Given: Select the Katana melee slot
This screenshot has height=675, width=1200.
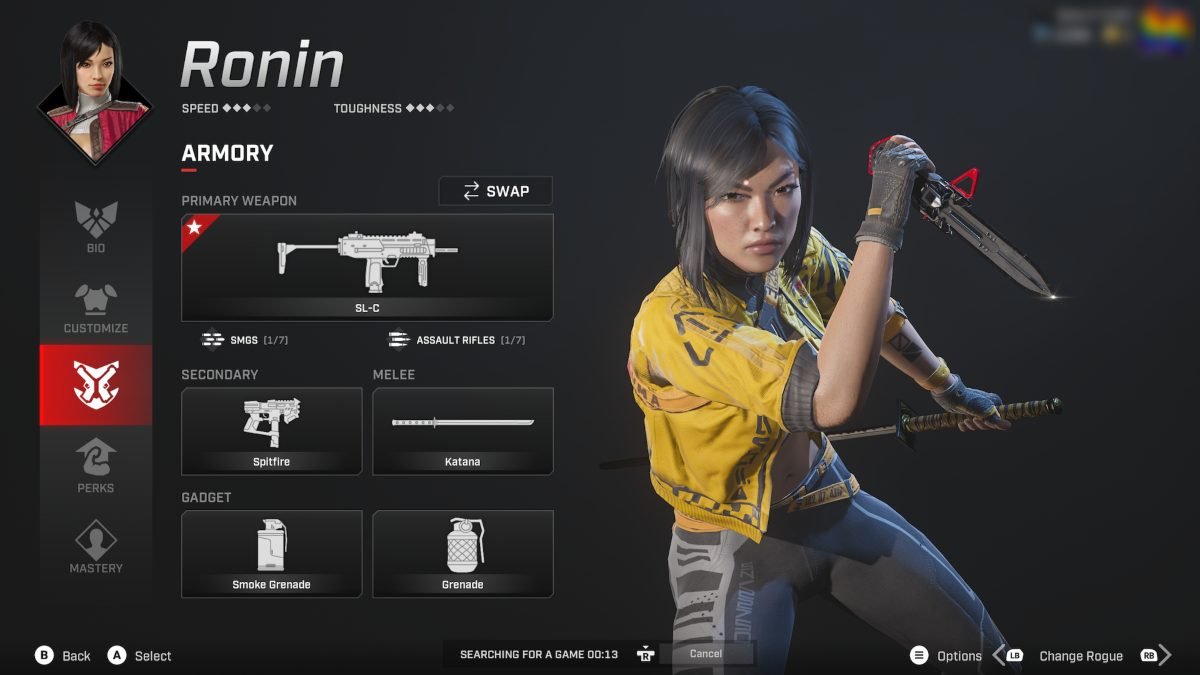Looking at the screenshot, I should point(463,431).
